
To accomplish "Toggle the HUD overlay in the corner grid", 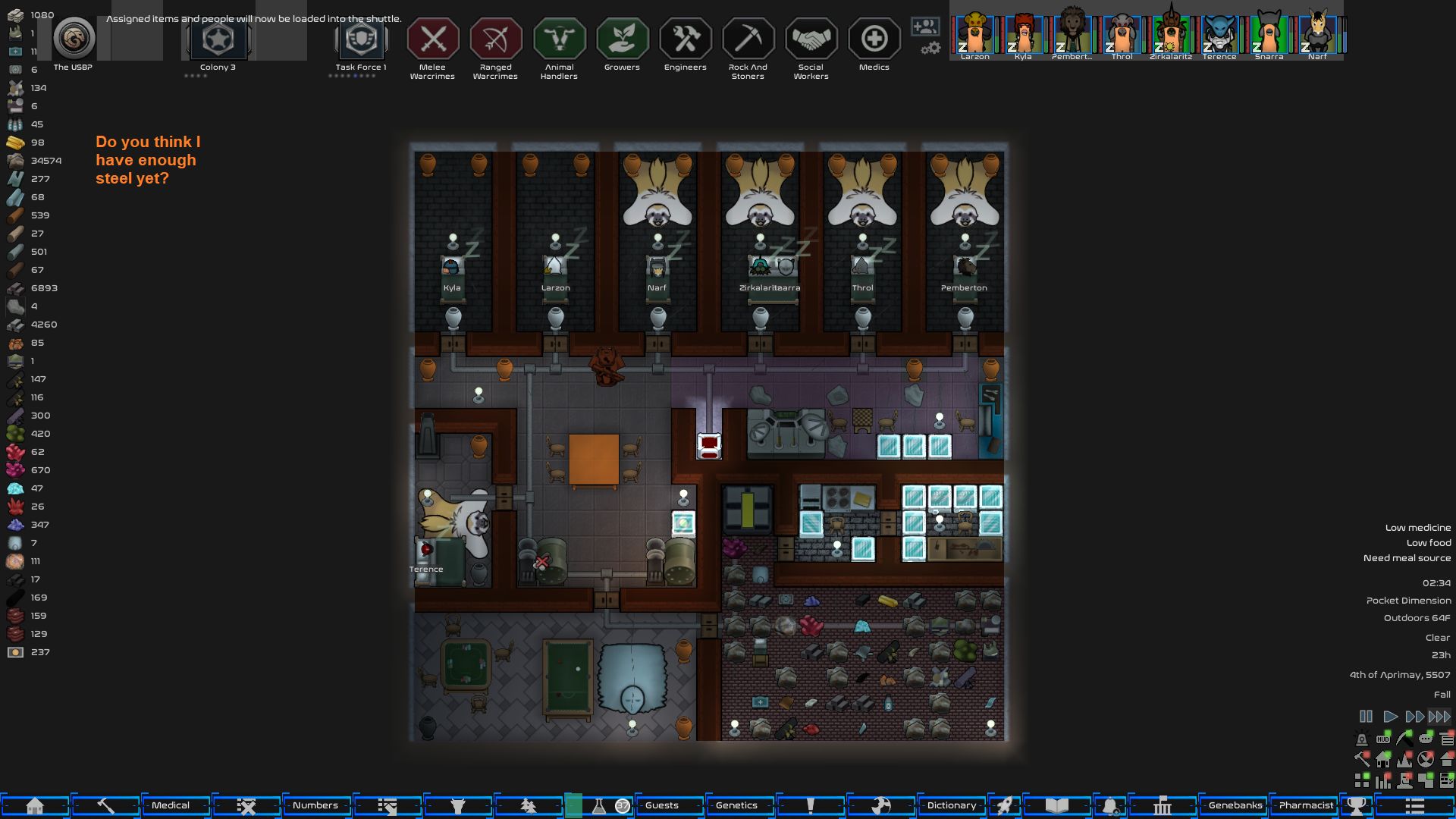I will pos(1382,739).
